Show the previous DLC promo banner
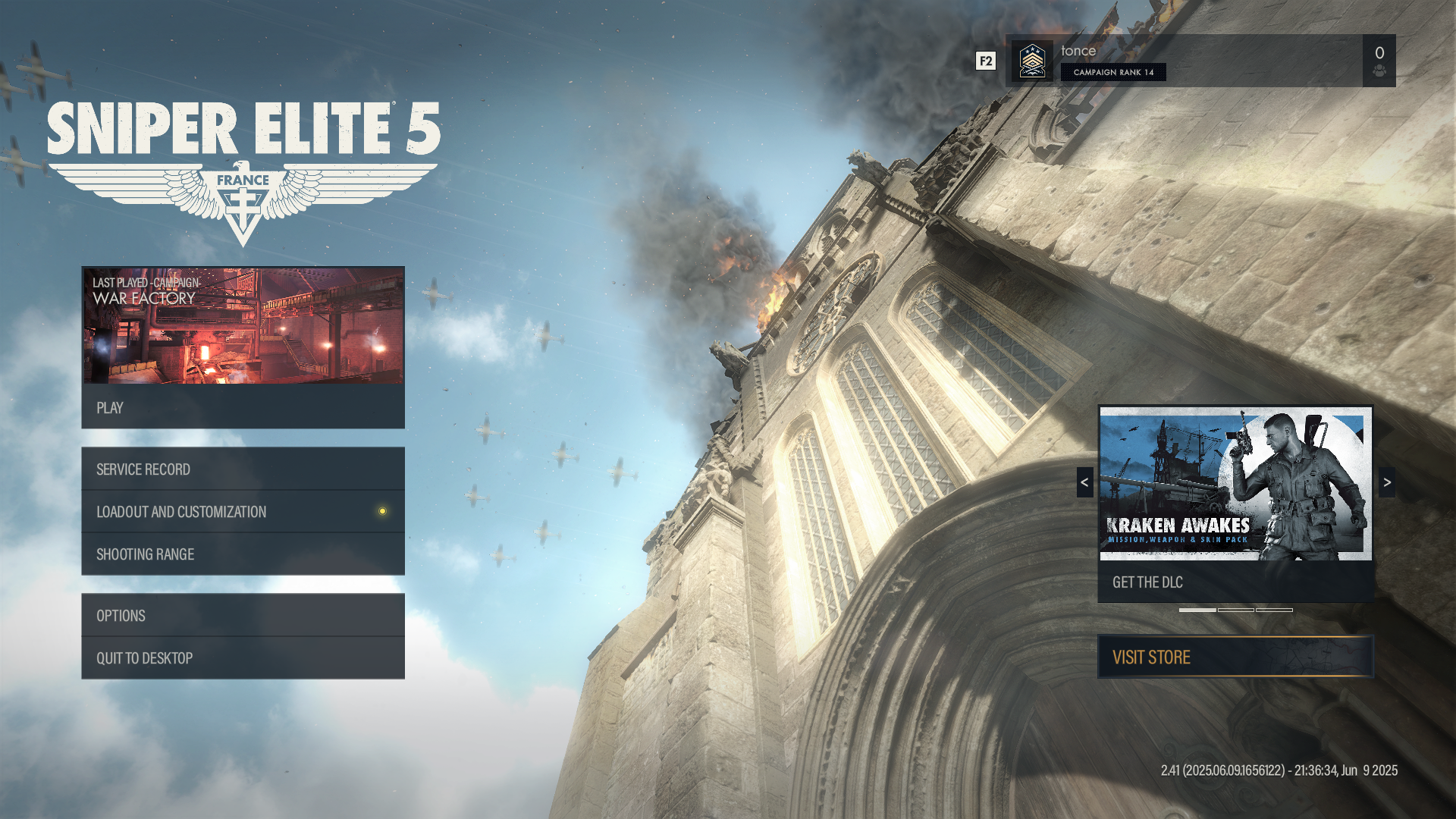 coord(1084,482)
